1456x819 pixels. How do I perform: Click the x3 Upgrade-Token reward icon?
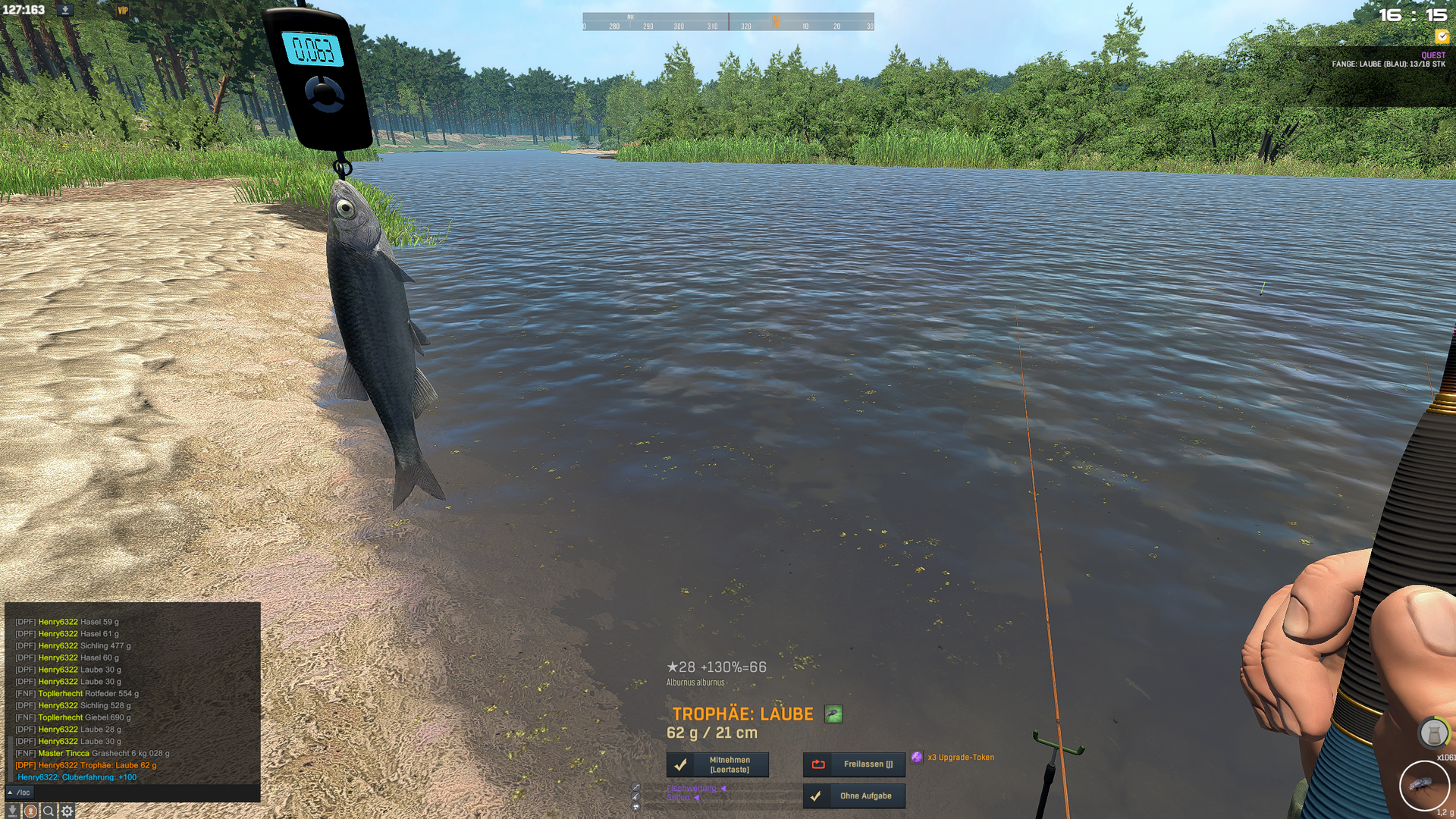click(917, 757)
